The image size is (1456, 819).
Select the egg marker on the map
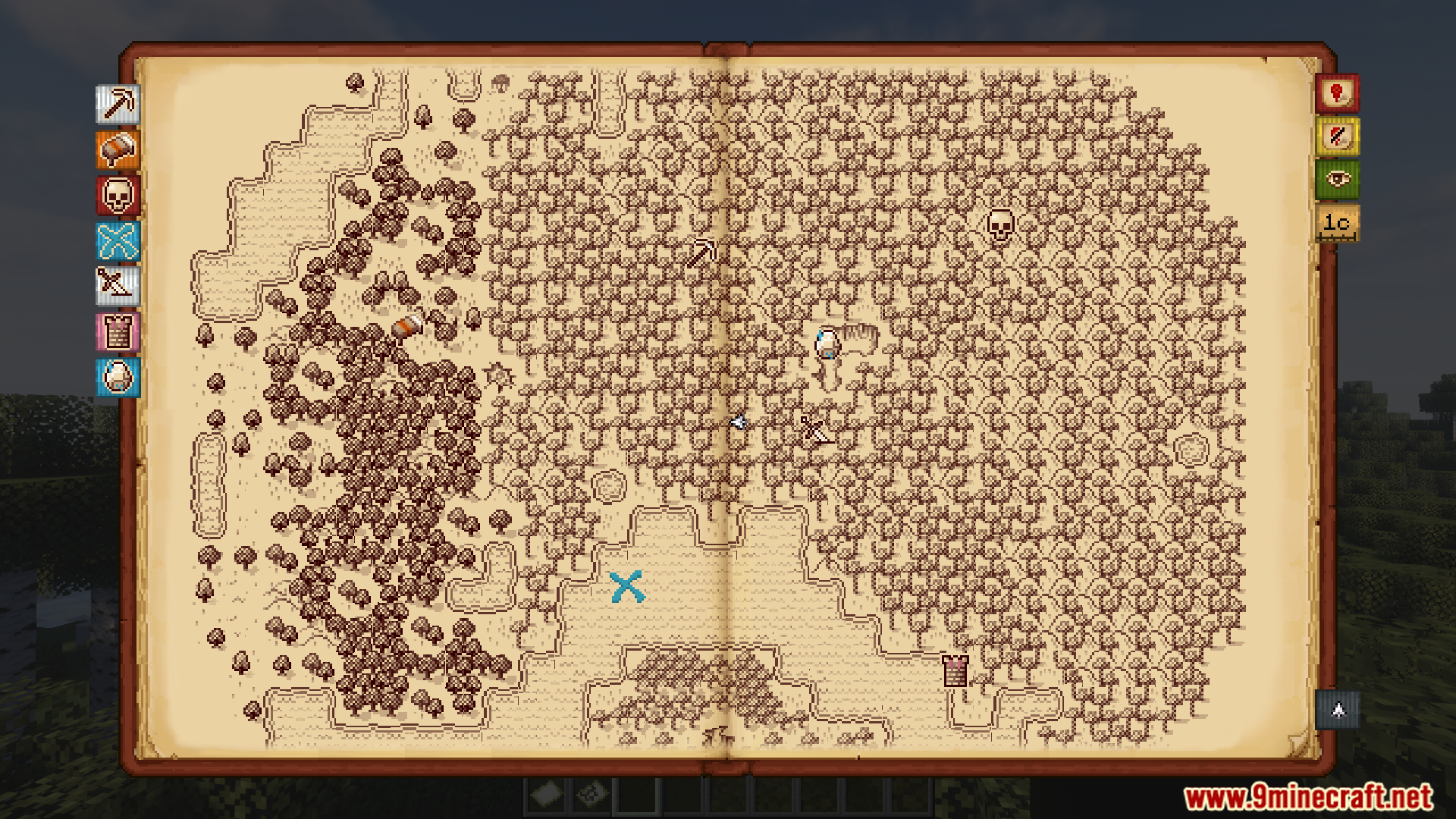point(827,344)
